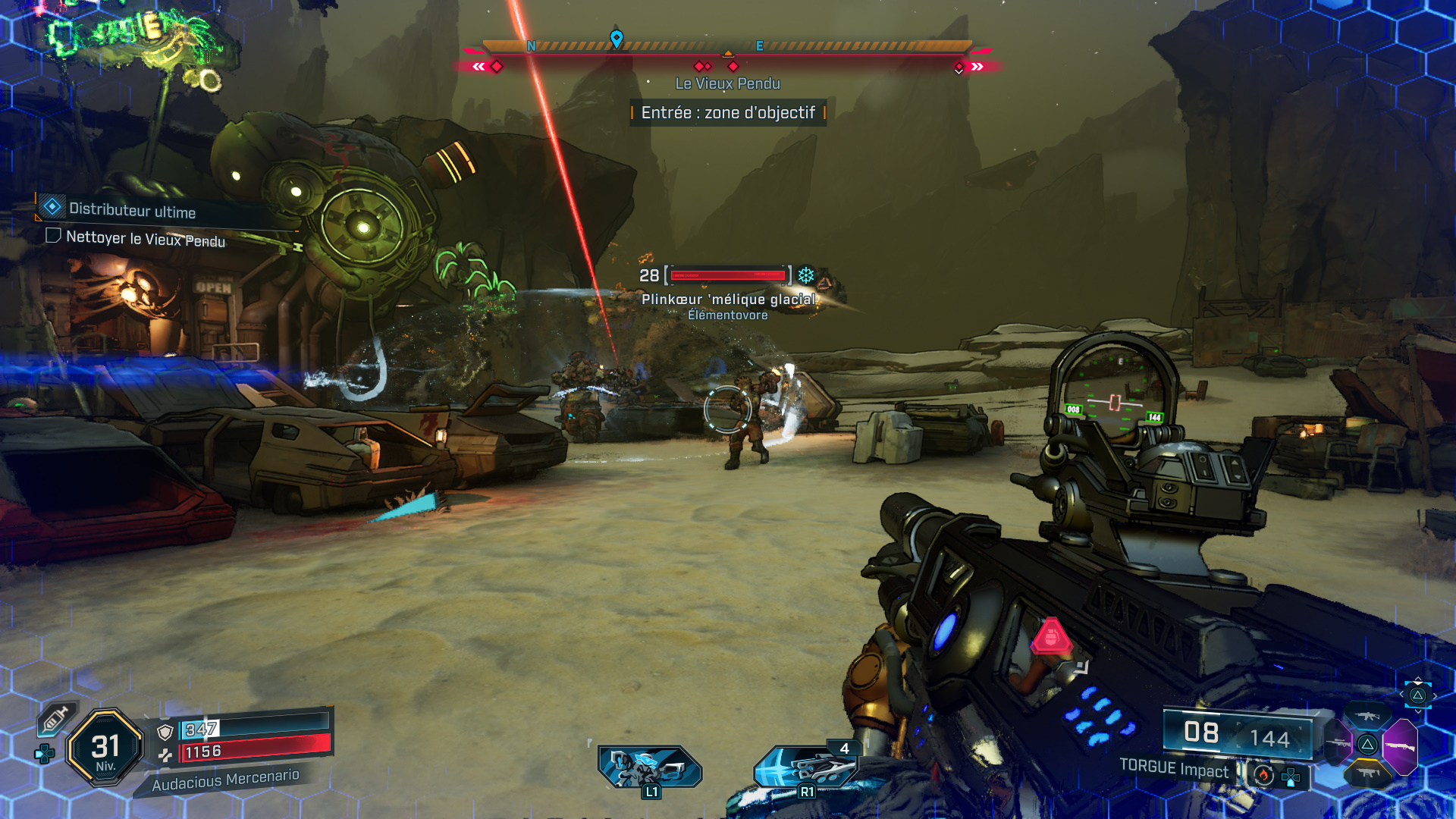
Task: Click the D-pad icon near the level badge
Action: coord(44,753)
